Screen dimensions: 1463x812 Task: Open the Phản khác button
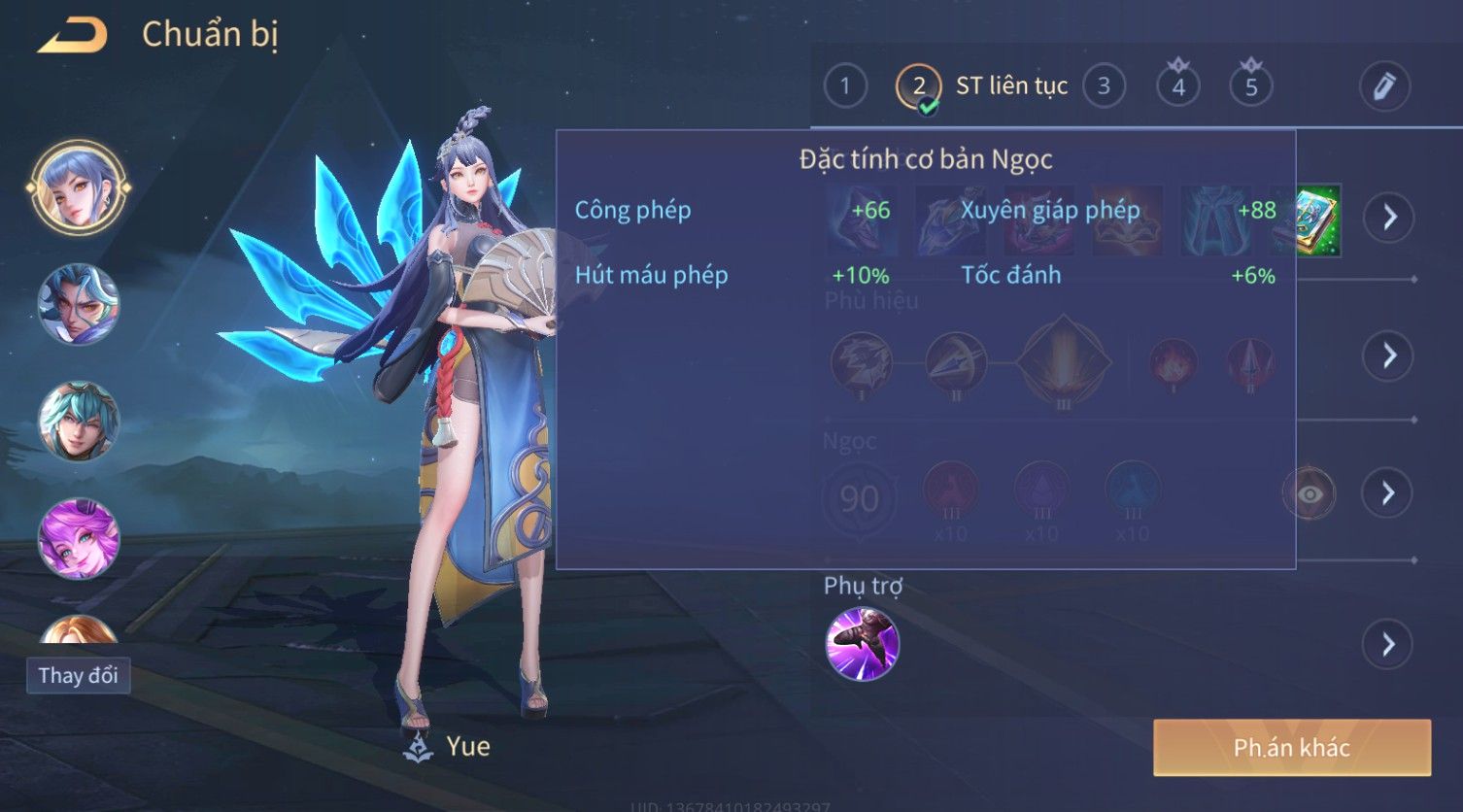[x=1291, y=747]
